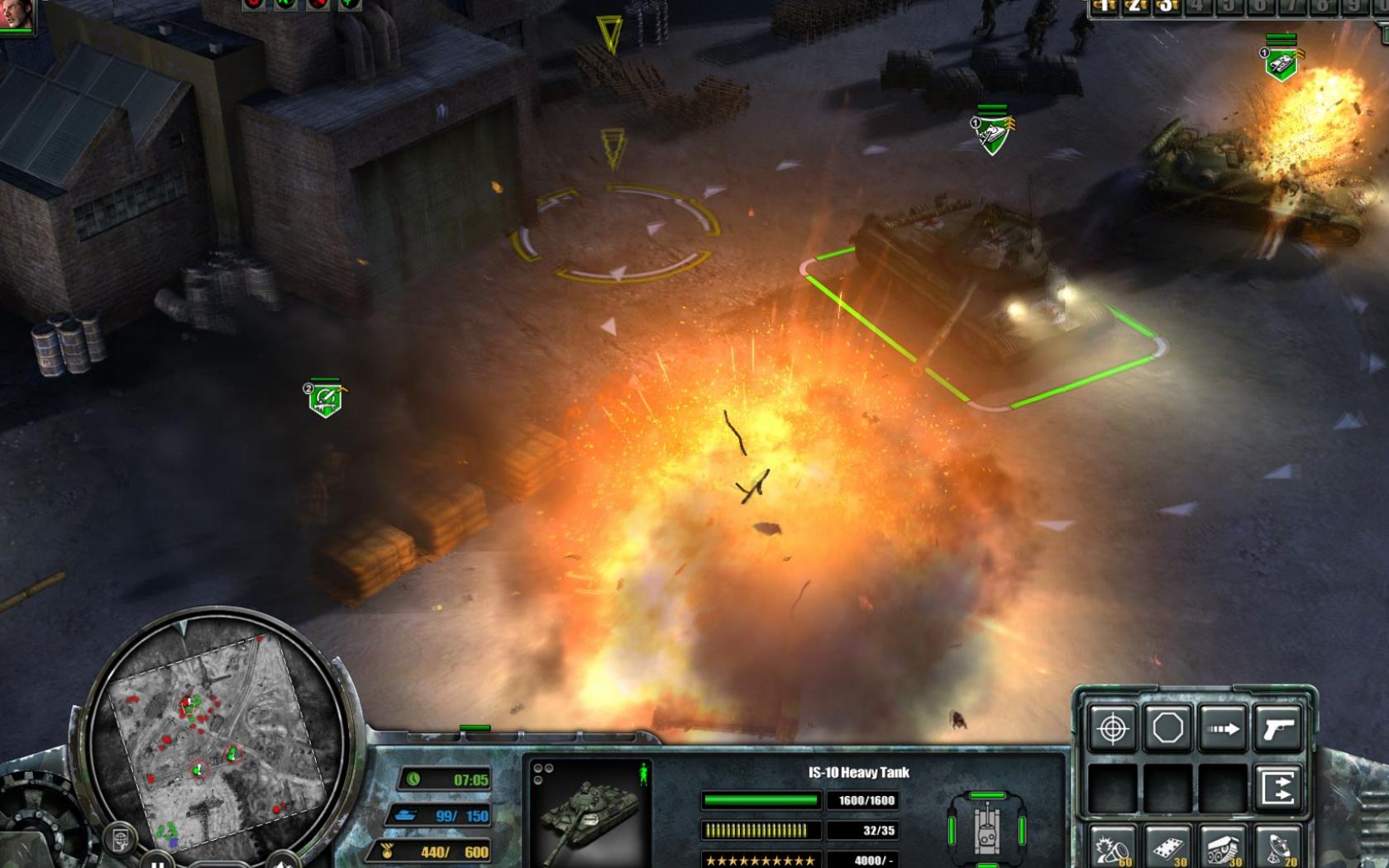Select the mine strip ability costing 30

coord(1167,848)
